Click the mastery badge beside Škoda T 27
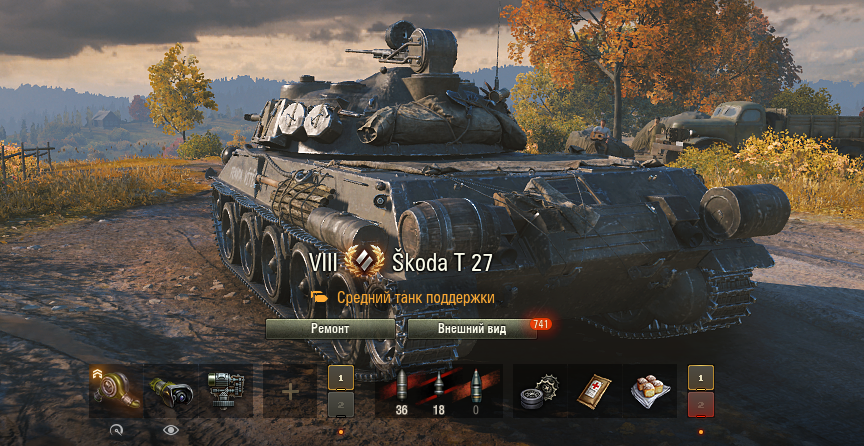864x446 pixels. 364,263
